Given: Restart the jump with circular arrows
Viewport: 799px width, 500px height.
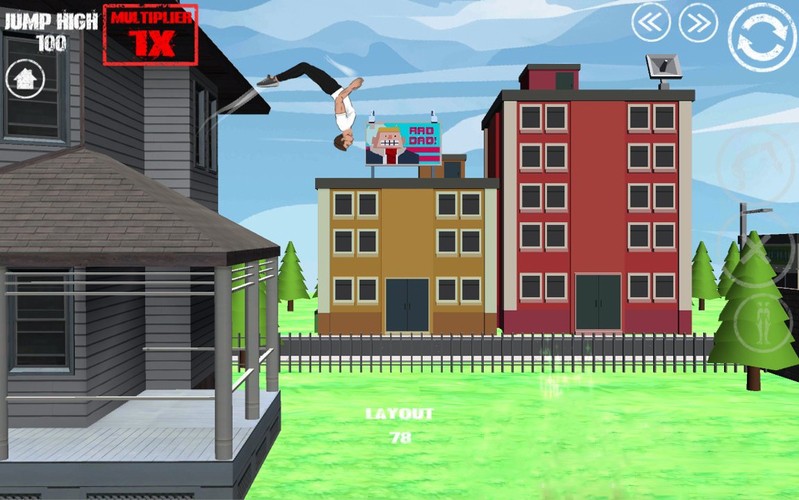Looking at the screenshot, I should (762, 37).
